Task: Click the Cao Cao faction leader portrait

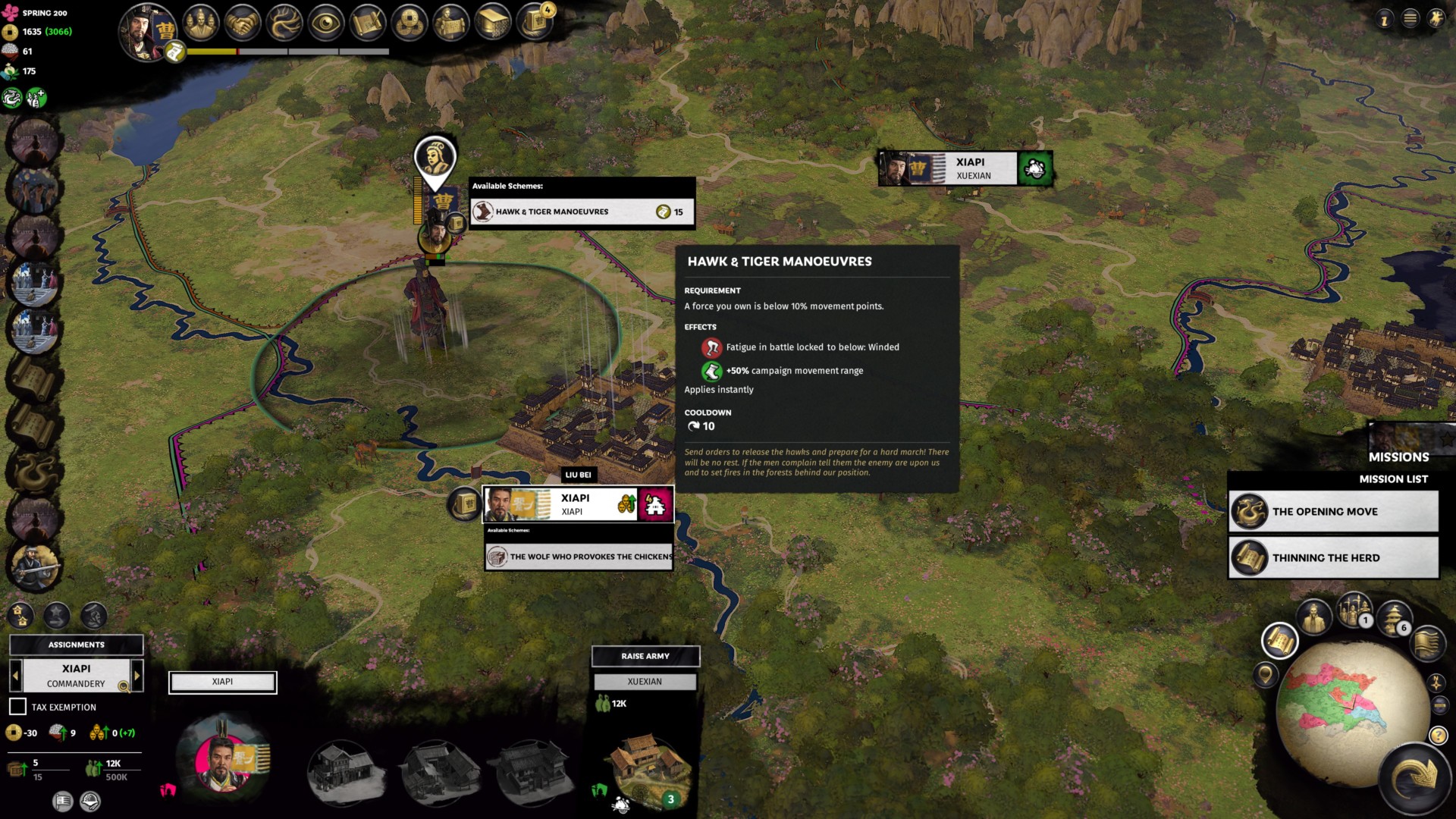Action: (146, 30)
